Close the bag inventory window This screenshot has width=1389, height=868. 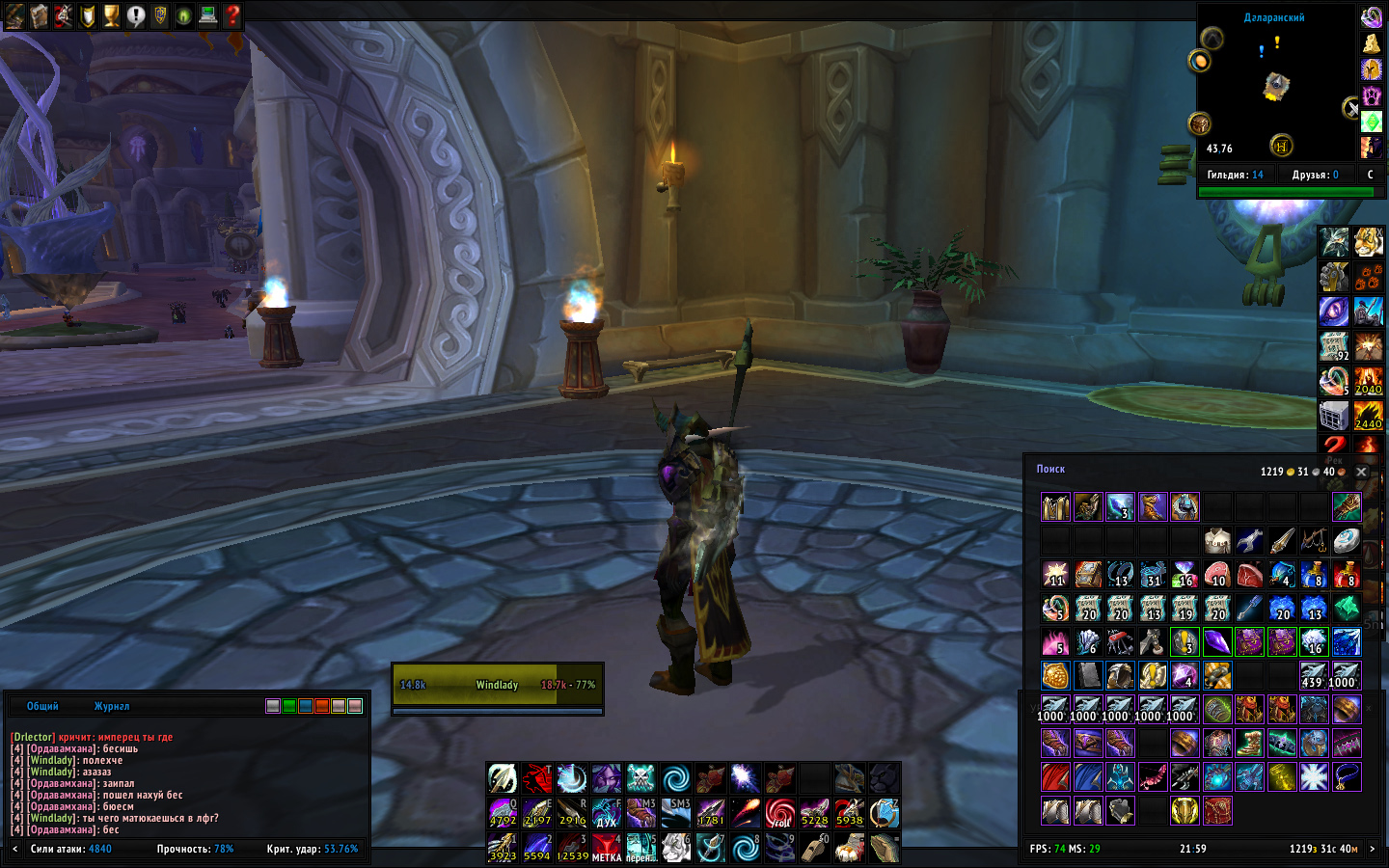[x=1361, y=472]
